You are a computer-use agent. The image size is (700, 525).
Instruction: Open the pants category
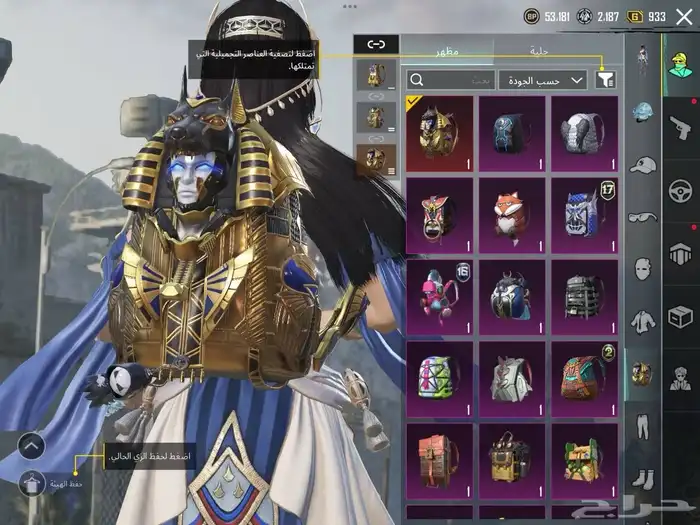[642, 424]
